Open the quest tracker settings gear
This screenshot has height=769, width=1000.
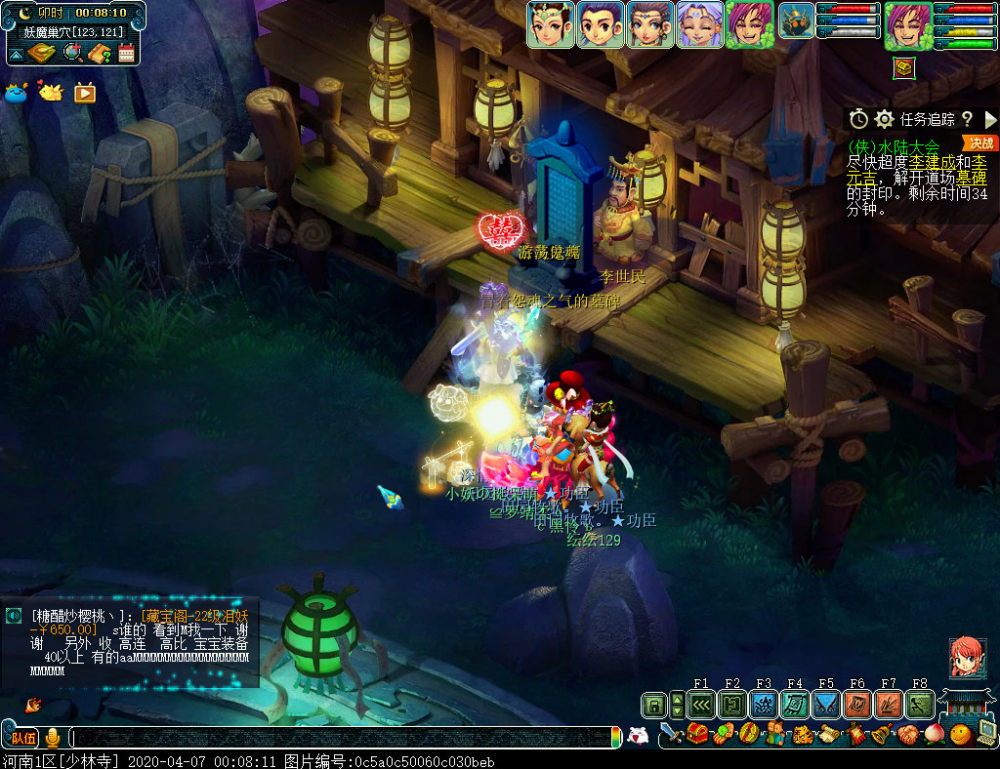tap(884, 119)
